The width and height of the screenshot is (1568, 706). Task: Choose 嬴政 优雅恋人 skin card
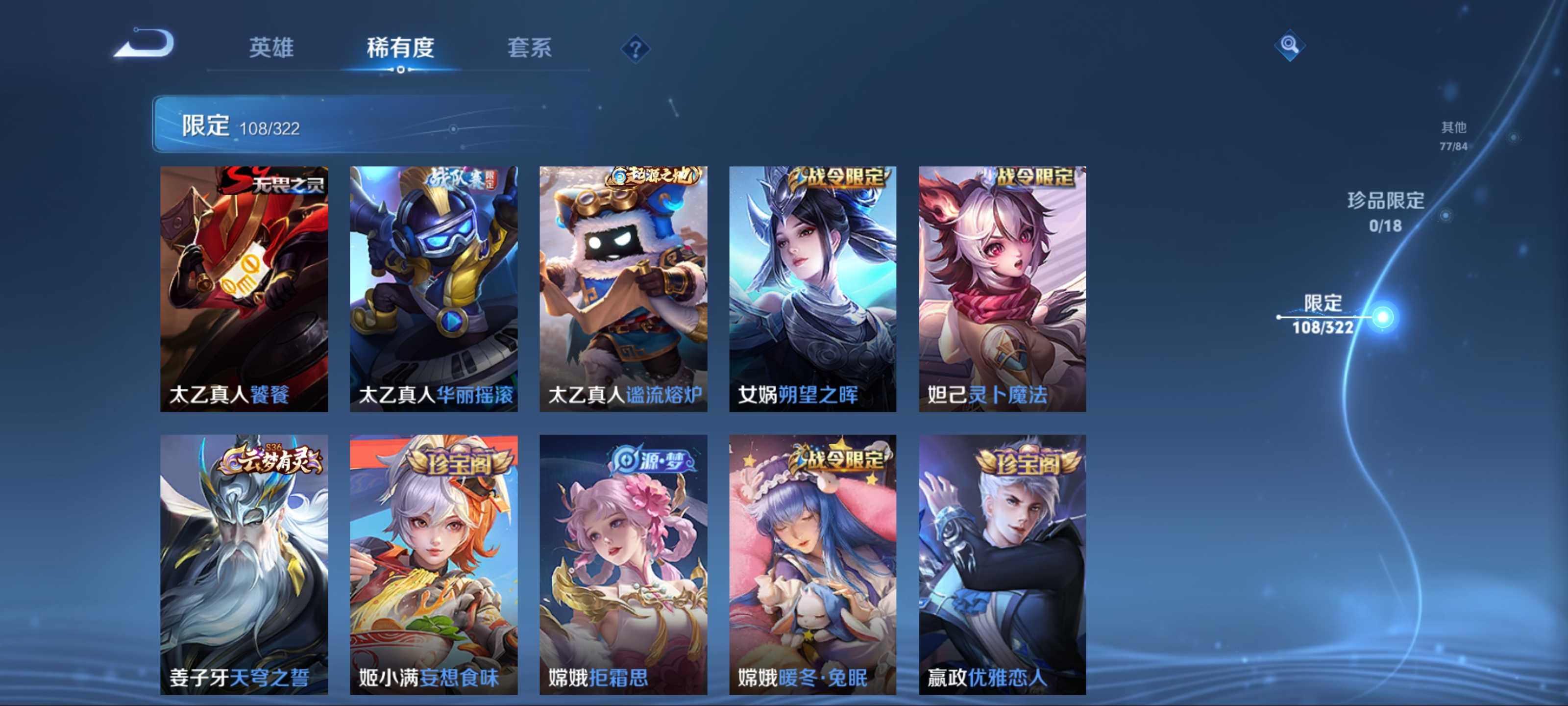pos(1002,564)
